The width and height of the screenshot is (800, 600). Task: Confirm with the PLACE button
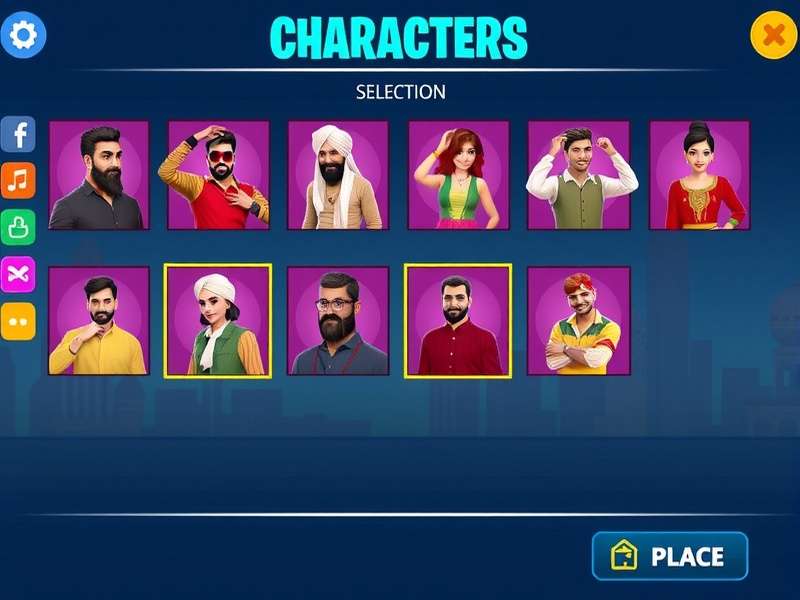(670, 556)
